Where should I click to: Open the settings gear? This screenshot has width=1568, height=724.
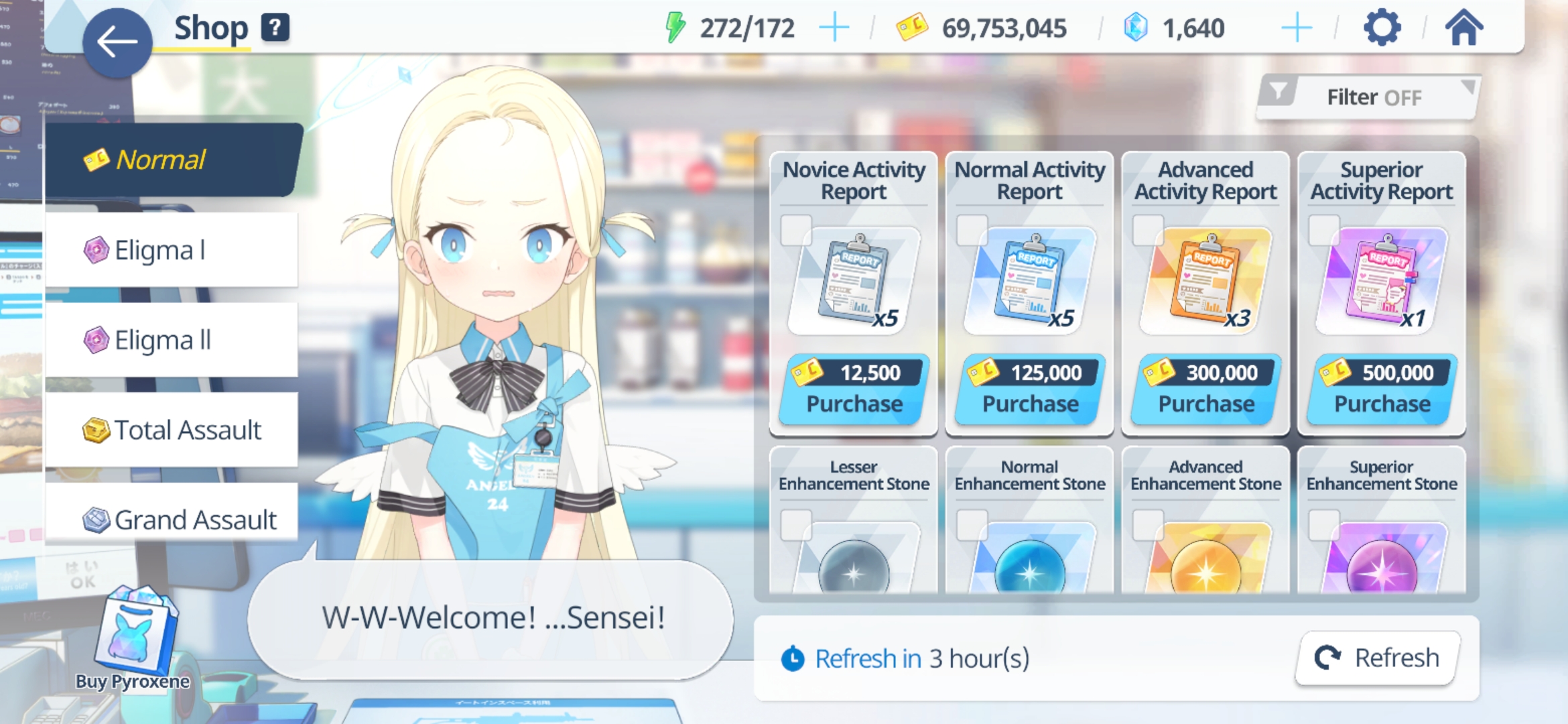point(1382,27)
